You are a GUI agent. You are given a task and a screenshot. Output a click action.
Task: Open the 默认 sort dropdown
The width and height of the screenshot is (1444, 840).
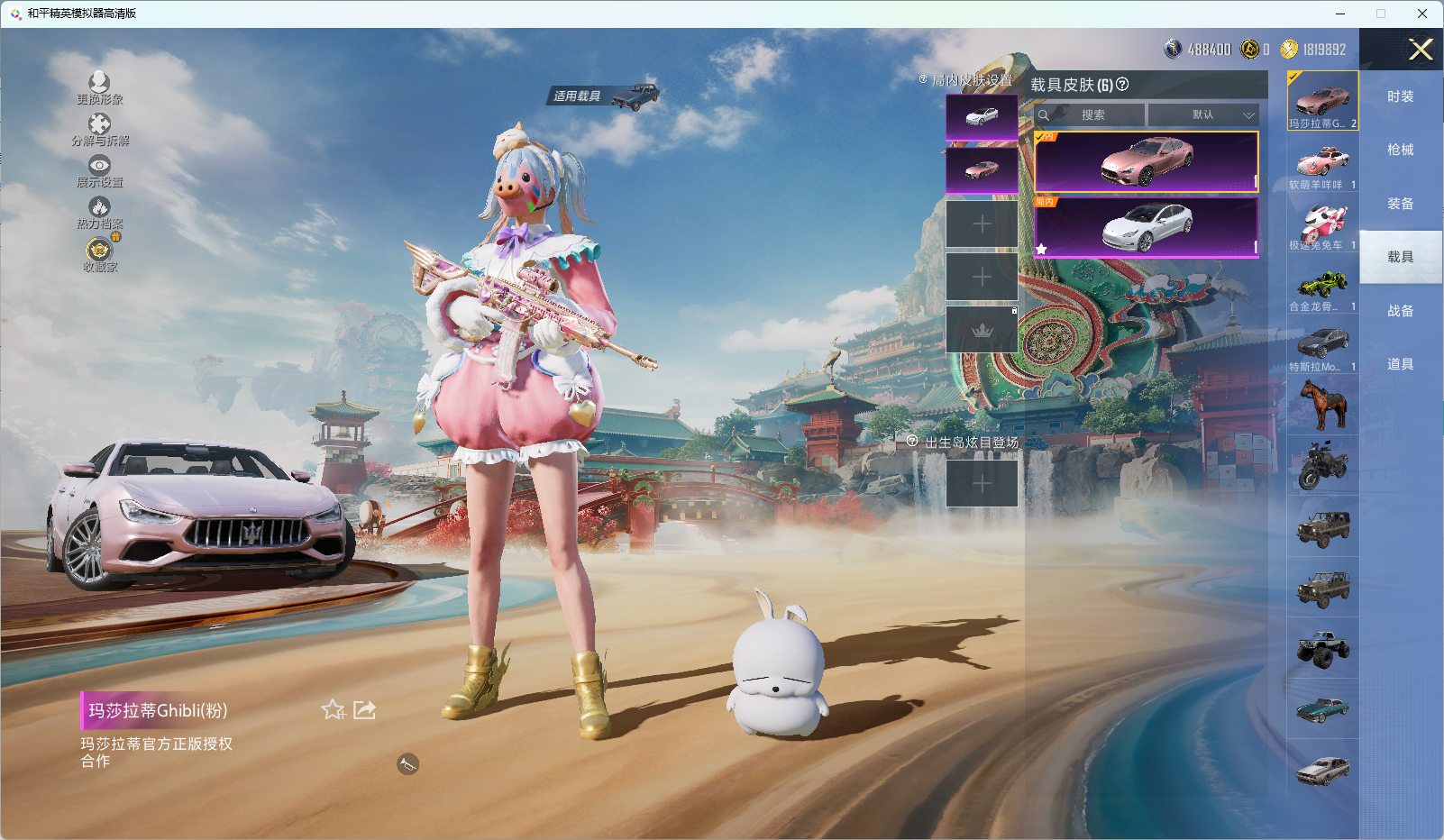(x=1203, y=115)
